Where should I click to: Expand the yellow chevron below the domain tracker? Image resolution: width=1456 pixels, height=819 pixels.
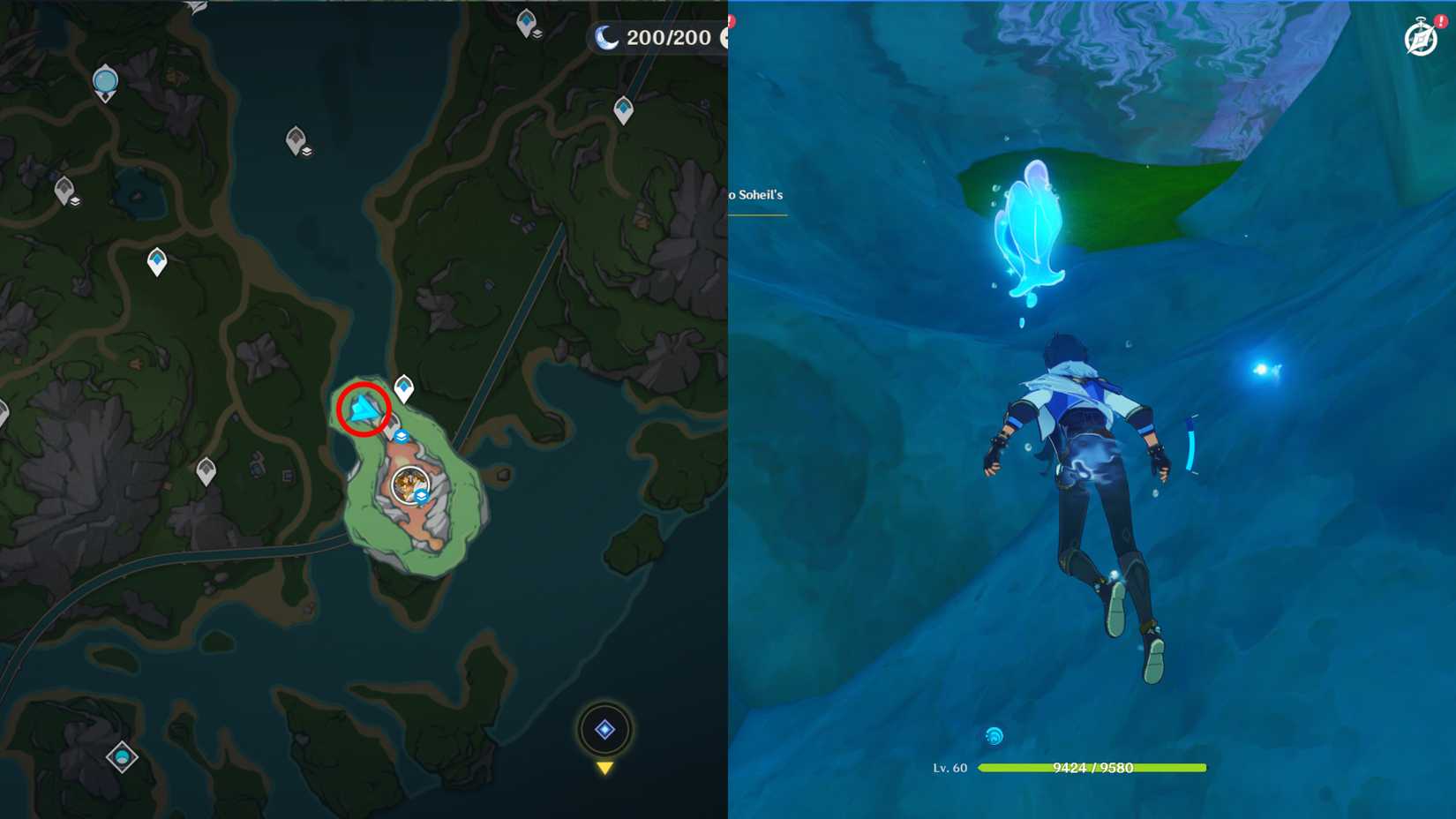606,769
